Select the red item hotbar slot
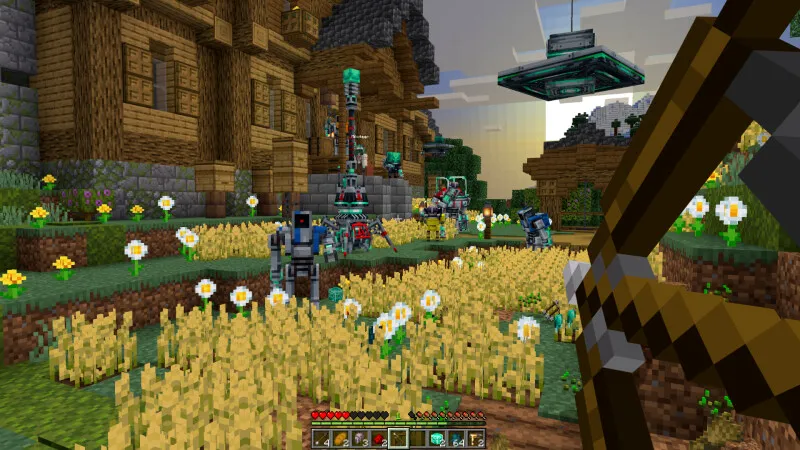This screenshot has width=800, height=450. pos(379,438)
